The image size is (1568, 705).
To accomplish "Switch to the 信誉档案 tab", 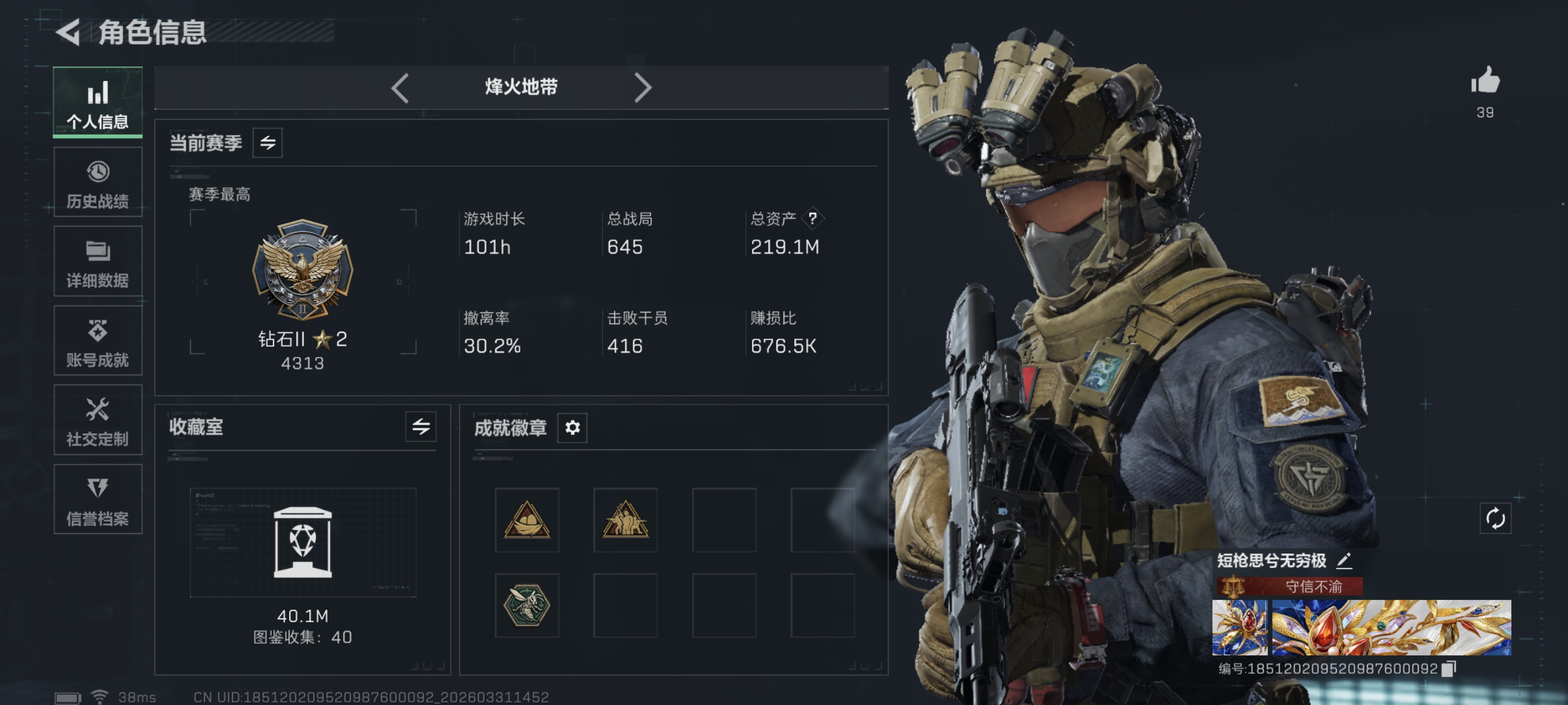I will (97, 500).
